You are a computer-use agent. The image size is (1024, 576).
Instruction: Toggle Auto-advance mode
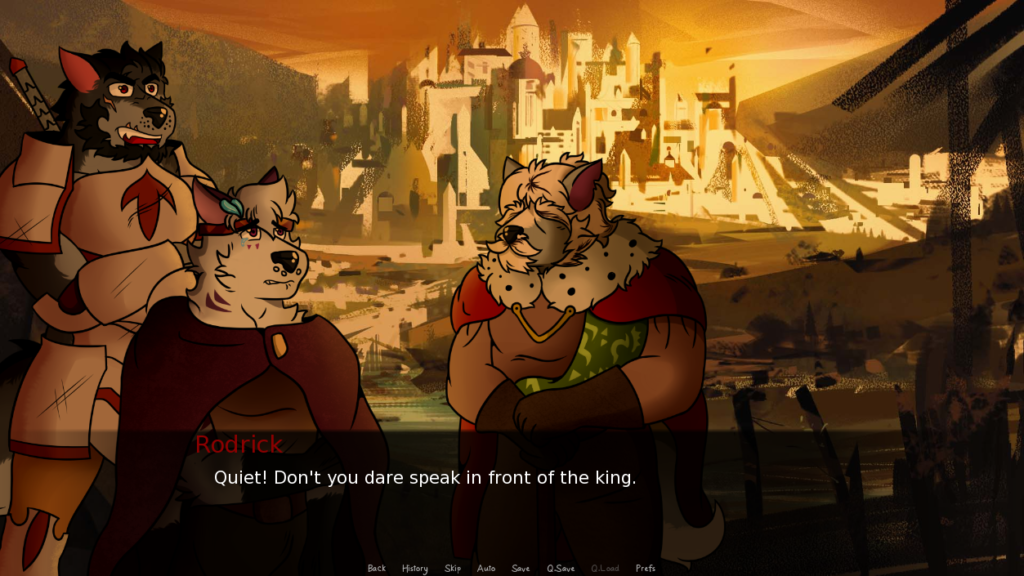pos(486,568)
